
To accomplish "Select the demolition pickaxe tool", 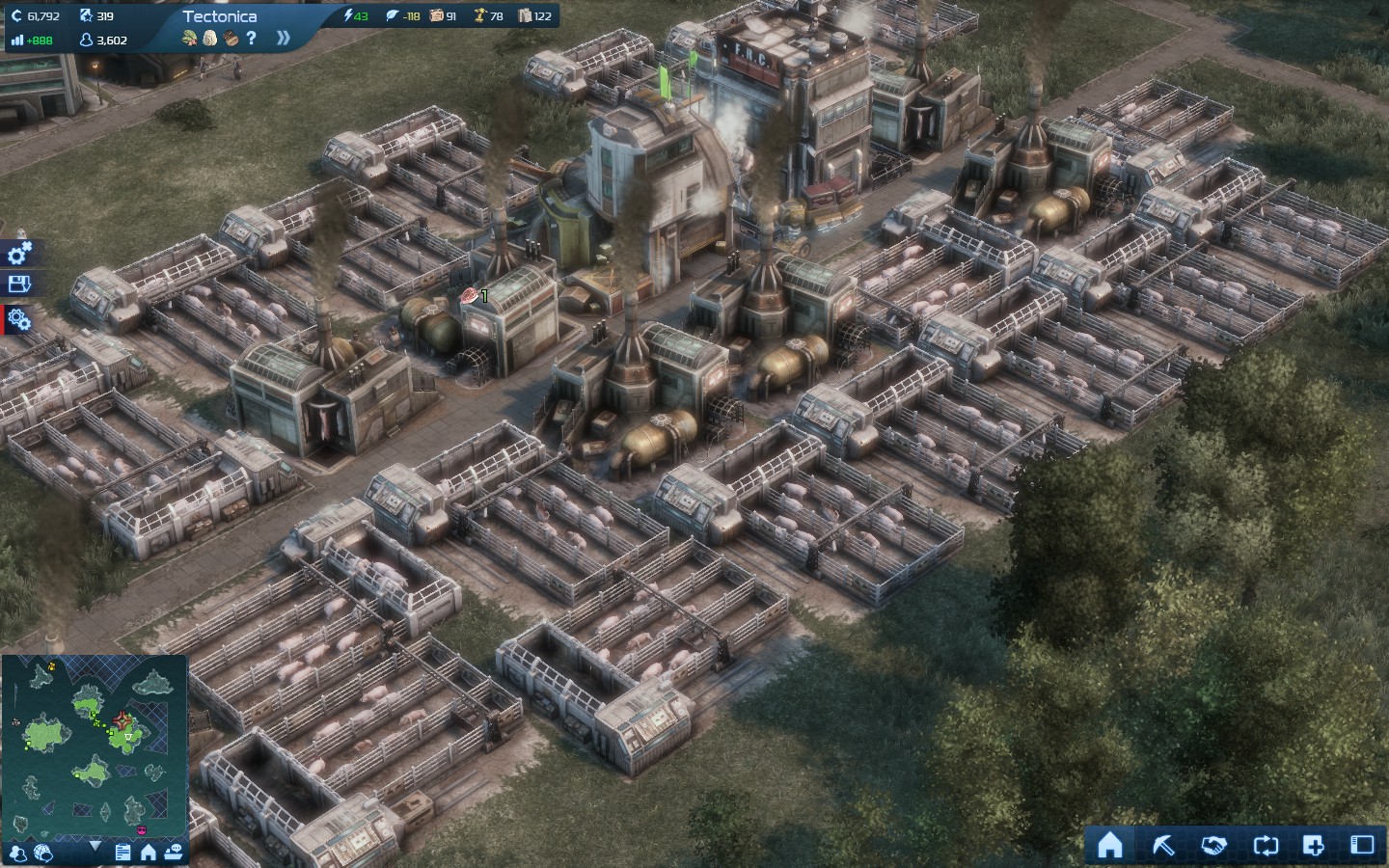I will tap(1162, 847).
